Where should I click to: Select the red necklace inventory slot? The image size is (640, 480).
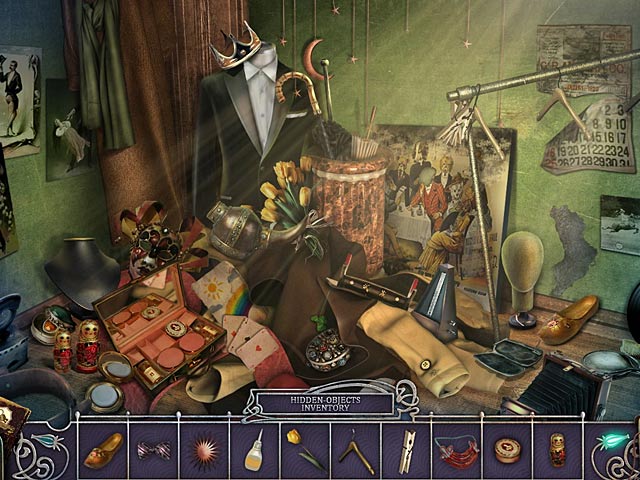455,451
